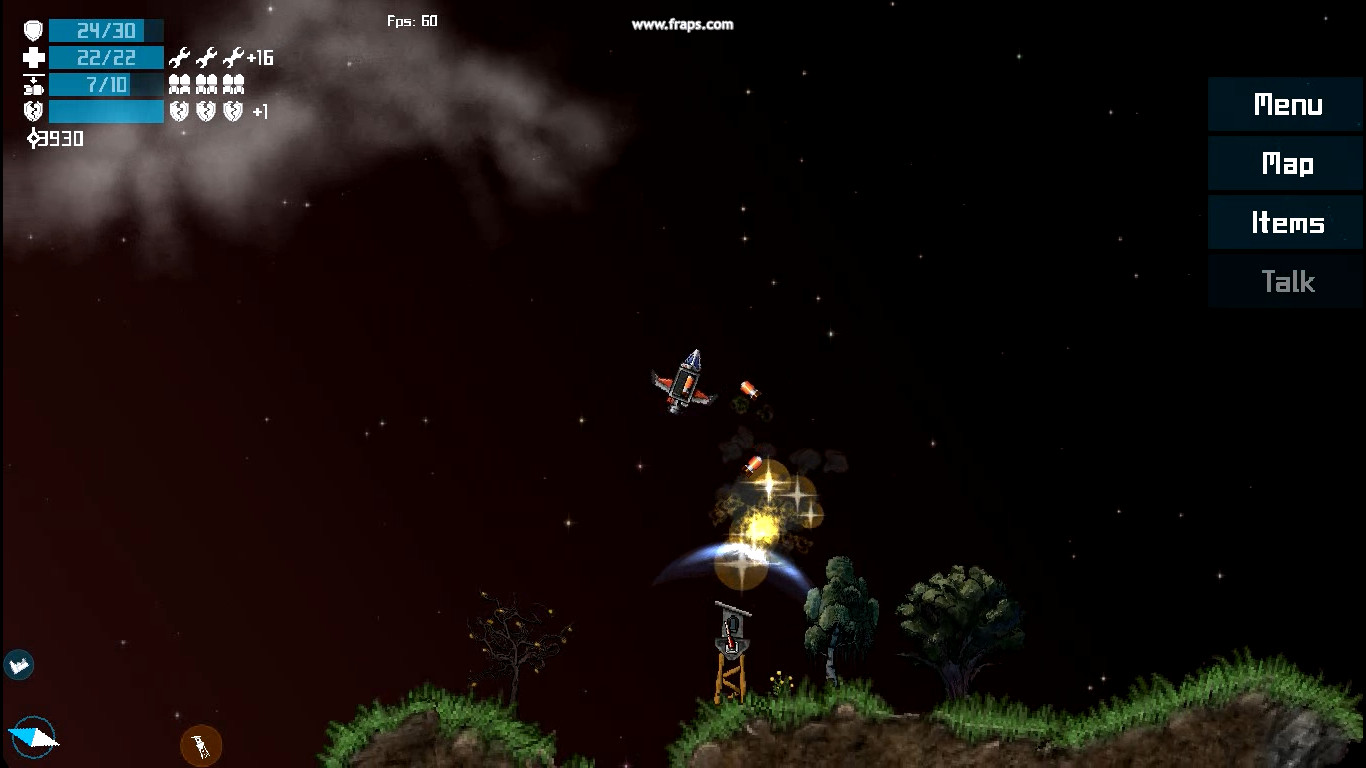Open the base icon in the blue circle

click(18, 664)
